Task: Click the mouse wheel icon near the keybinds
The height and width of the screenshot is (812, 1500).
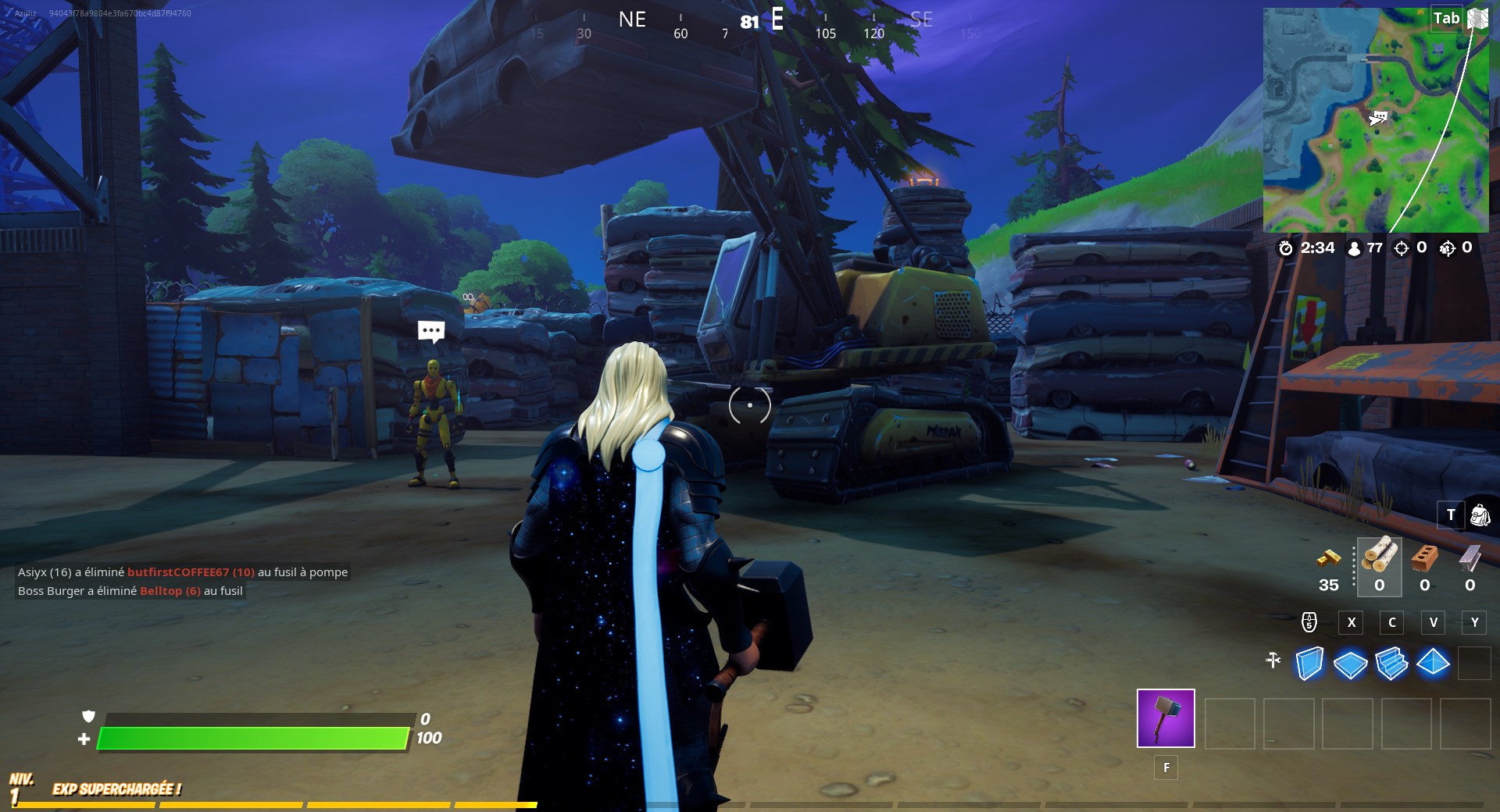Action: [x=1308, y=622]
